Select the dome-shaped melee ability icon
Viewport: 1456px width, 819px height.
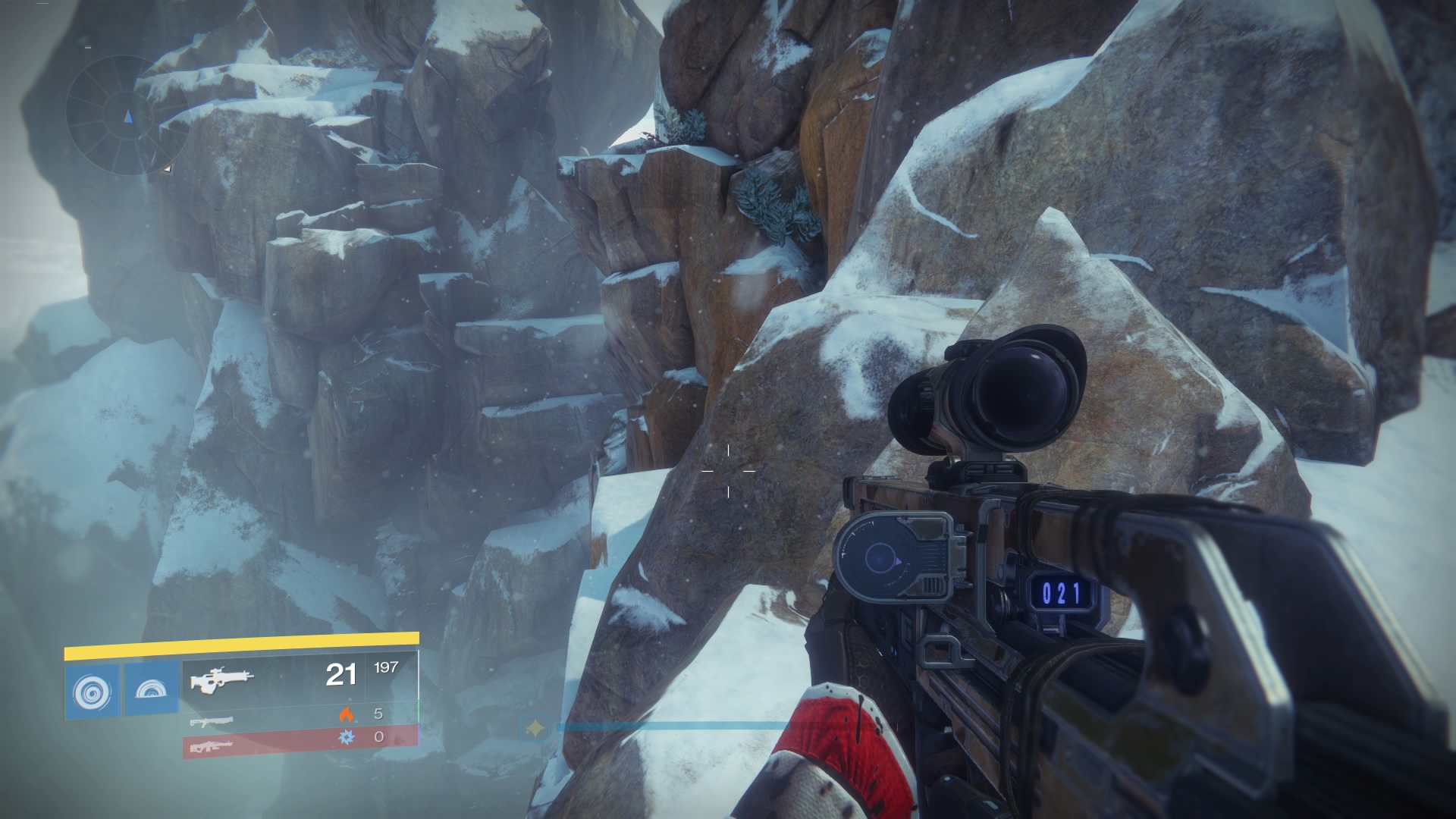pos(152,689)
